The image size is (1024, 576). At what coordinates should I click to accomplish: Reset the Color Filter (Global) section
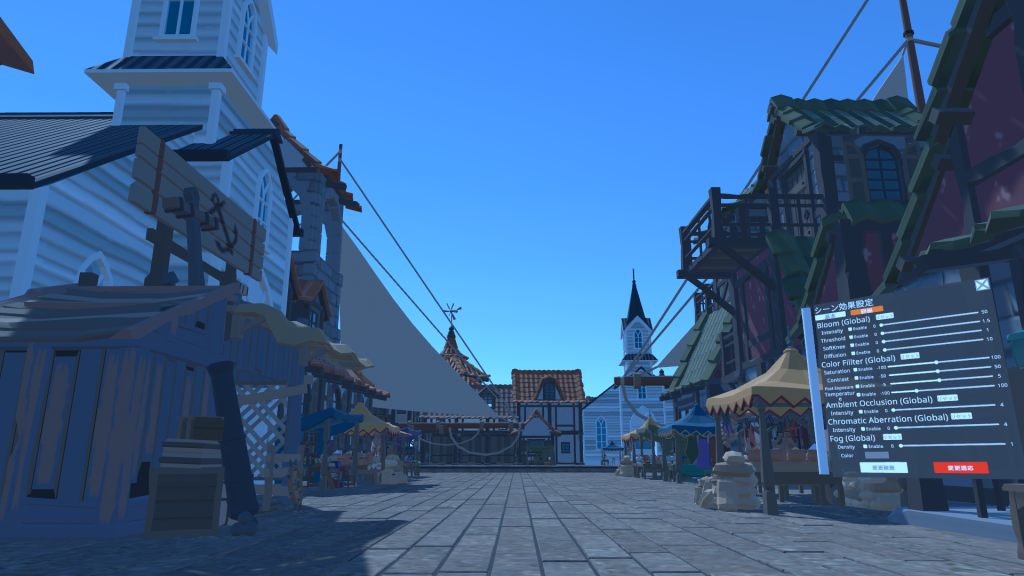point(911,355)
